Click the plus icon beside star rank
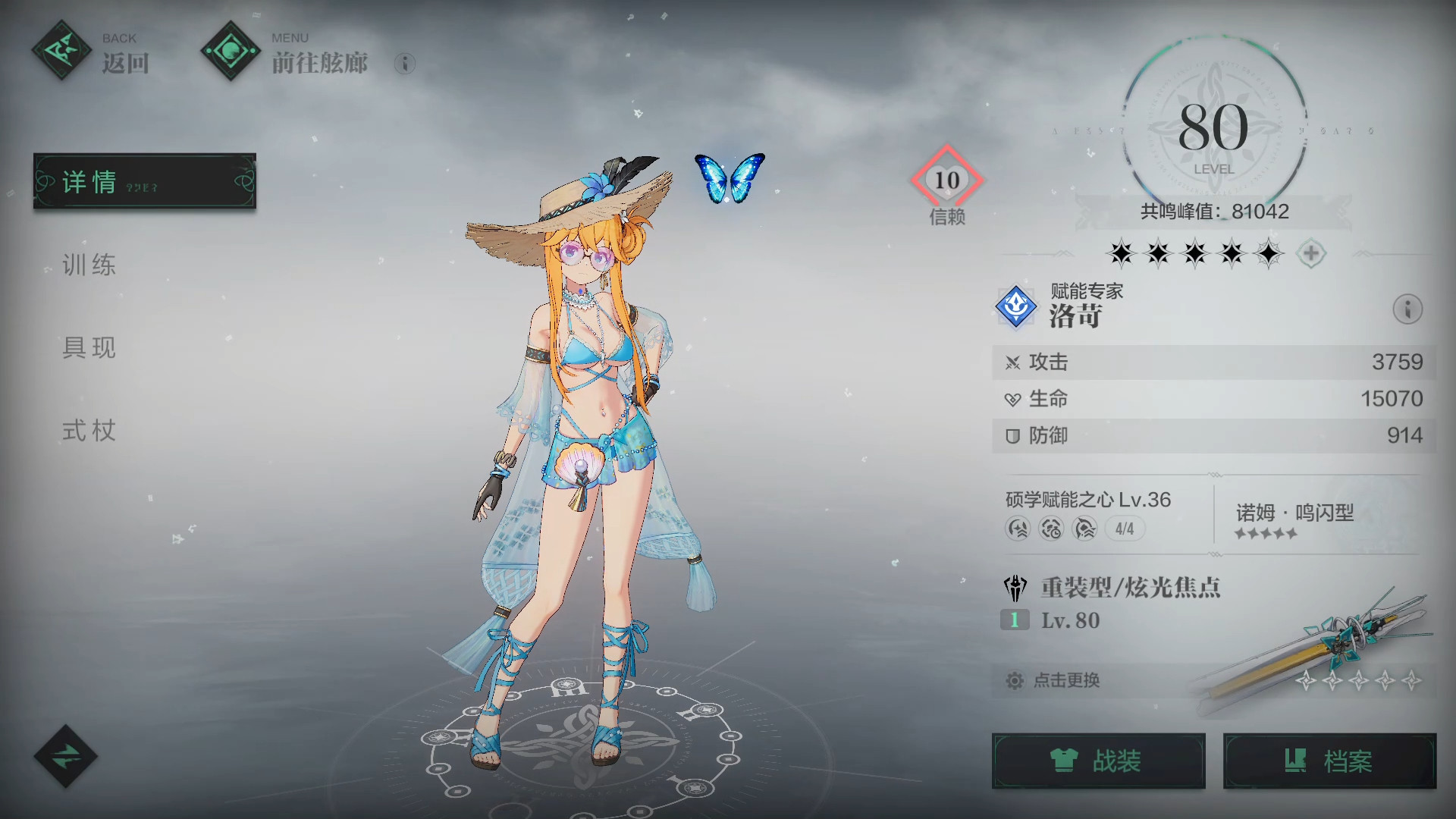The image size is (1456, 819). click(1311, 253)
